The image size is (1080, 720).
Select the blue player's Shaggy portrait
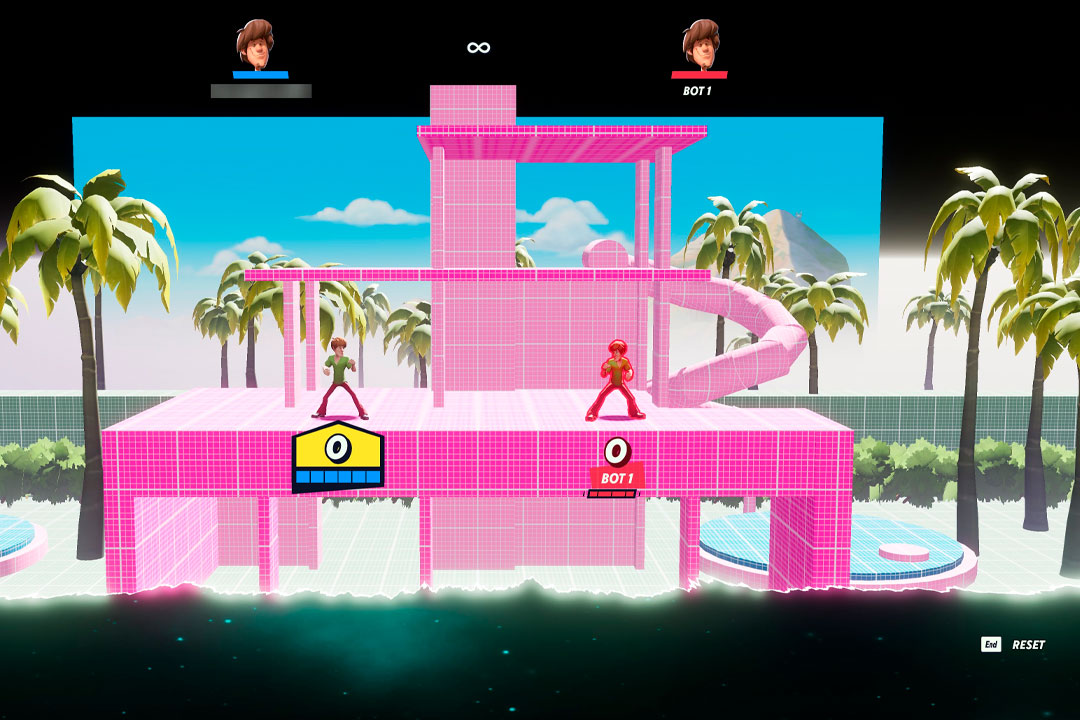tap(258, 43)
